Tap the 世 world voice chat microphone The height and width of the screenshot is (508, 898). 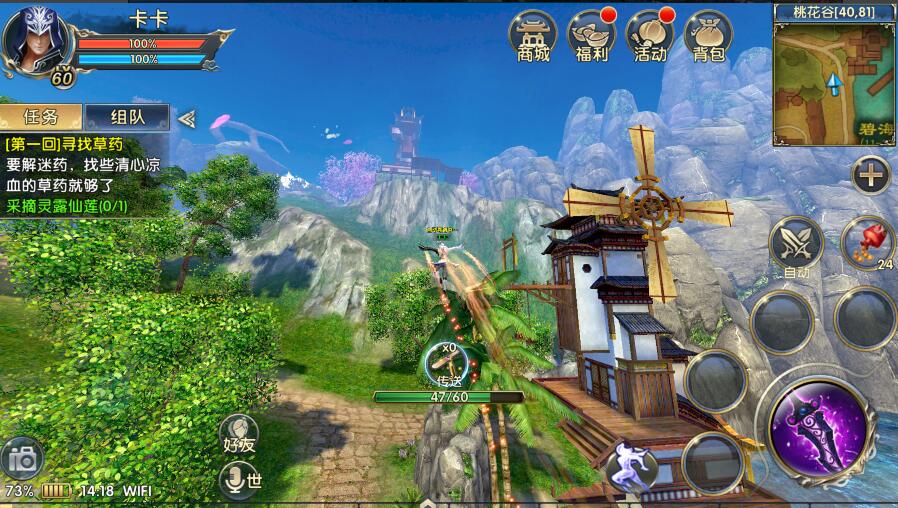tap(240, 481)
